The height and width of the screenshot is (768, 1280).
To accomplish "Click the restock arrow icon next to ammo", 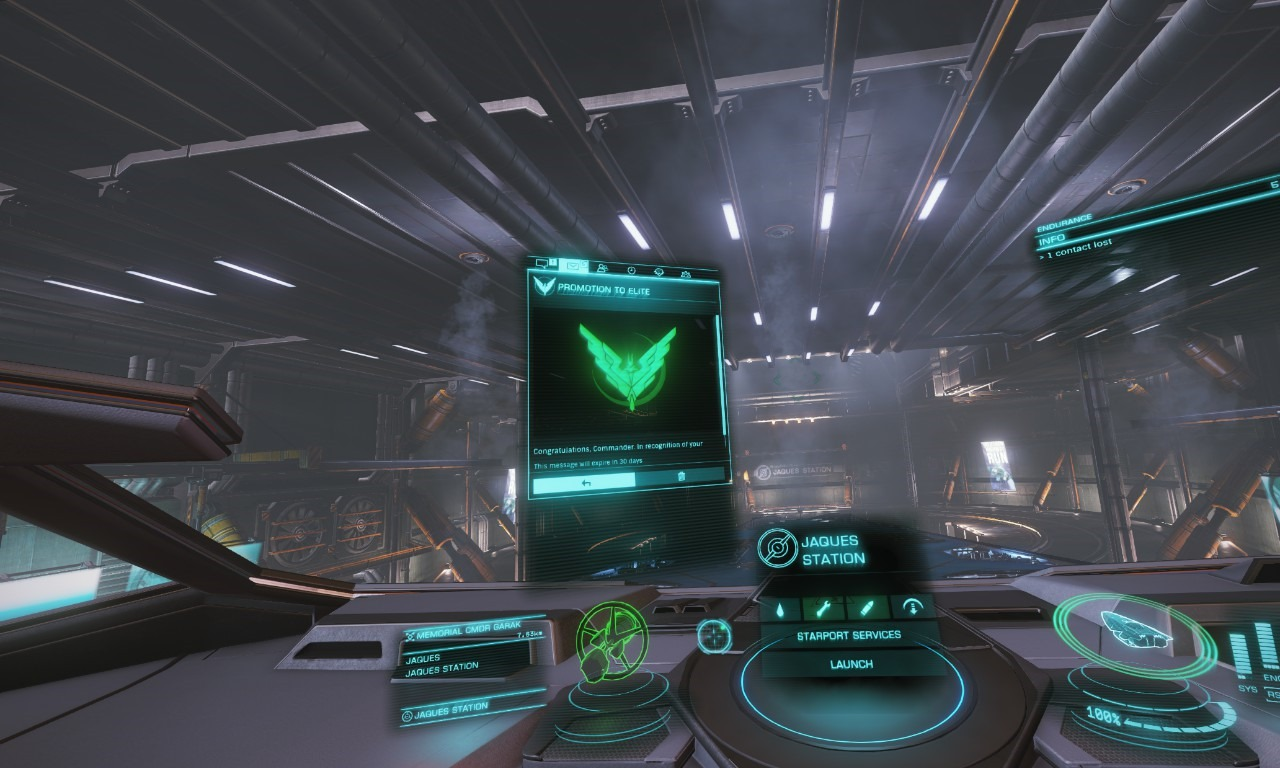I will click(913, 607).
